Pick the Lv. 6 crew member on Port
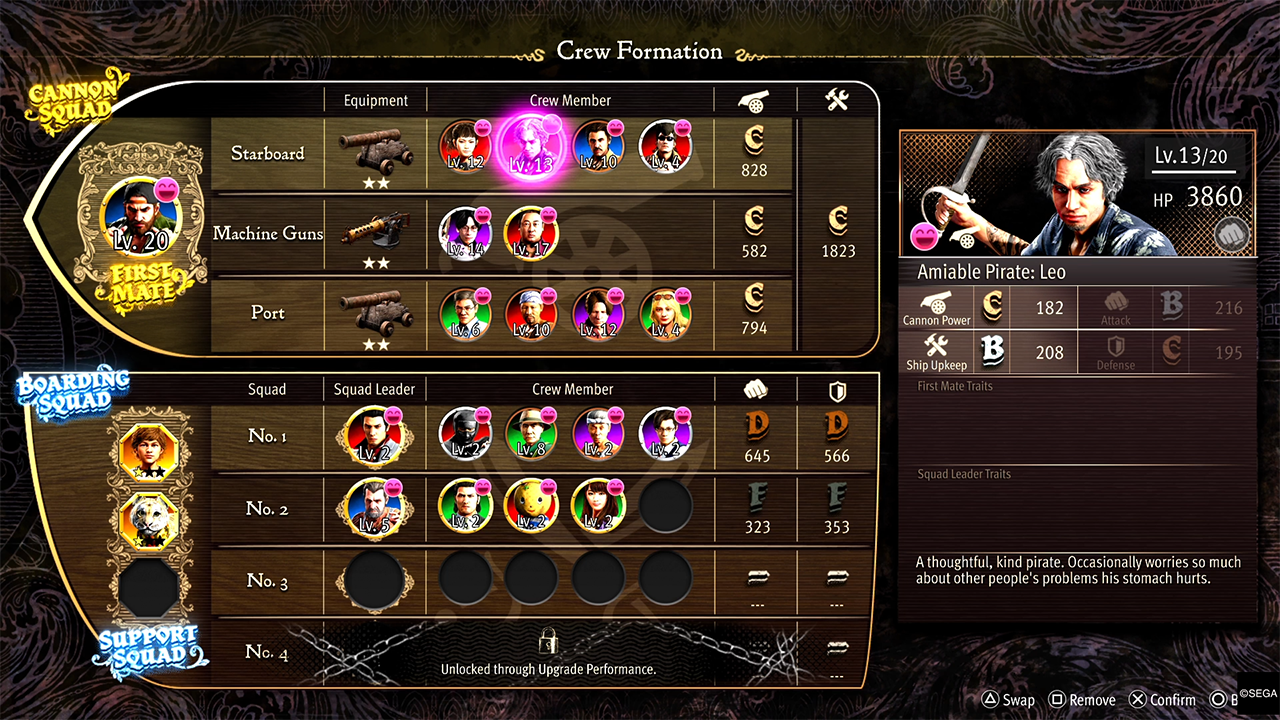 click(x=465, y=314)
